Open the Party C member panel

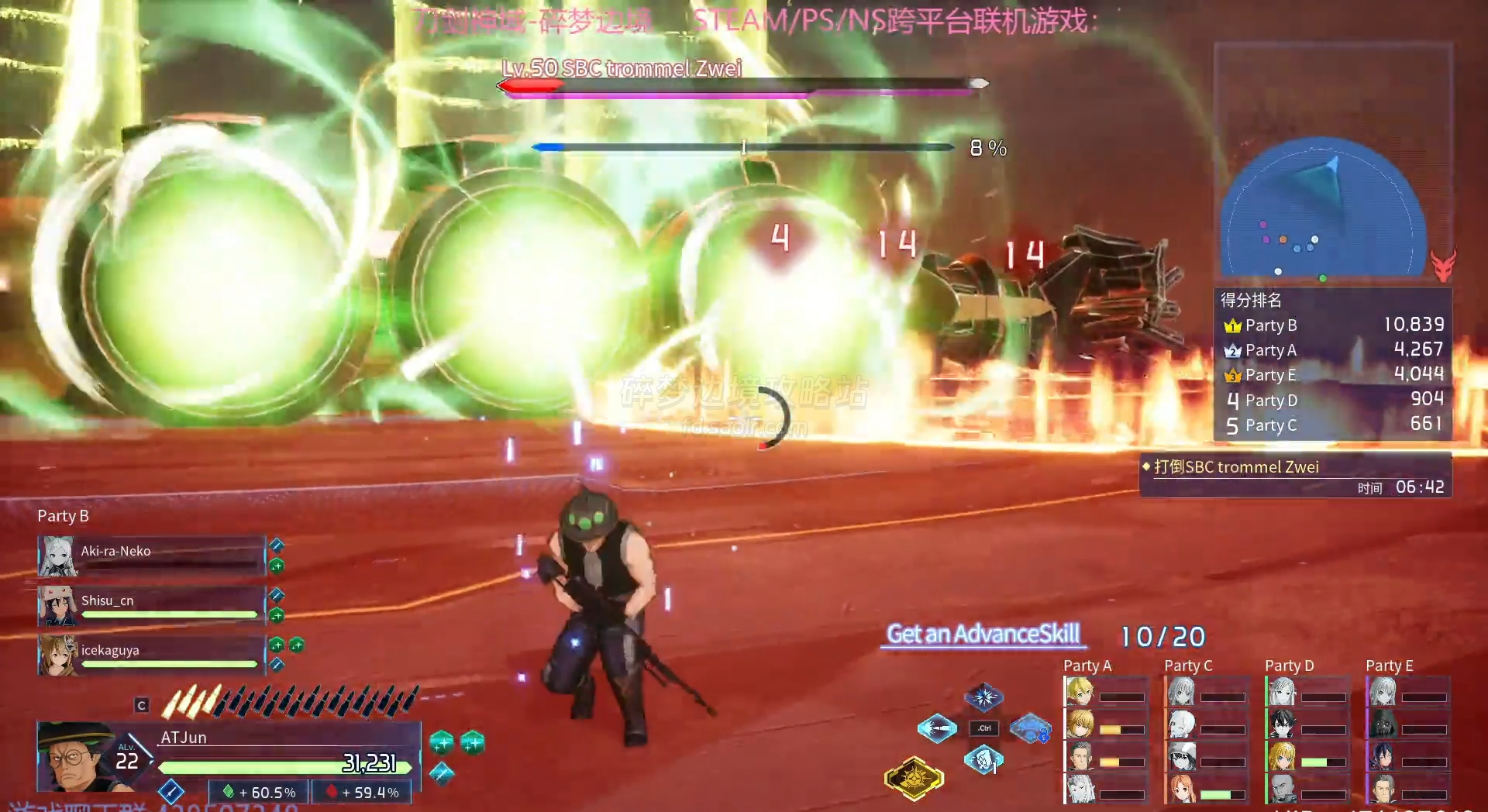[1207, 738]
